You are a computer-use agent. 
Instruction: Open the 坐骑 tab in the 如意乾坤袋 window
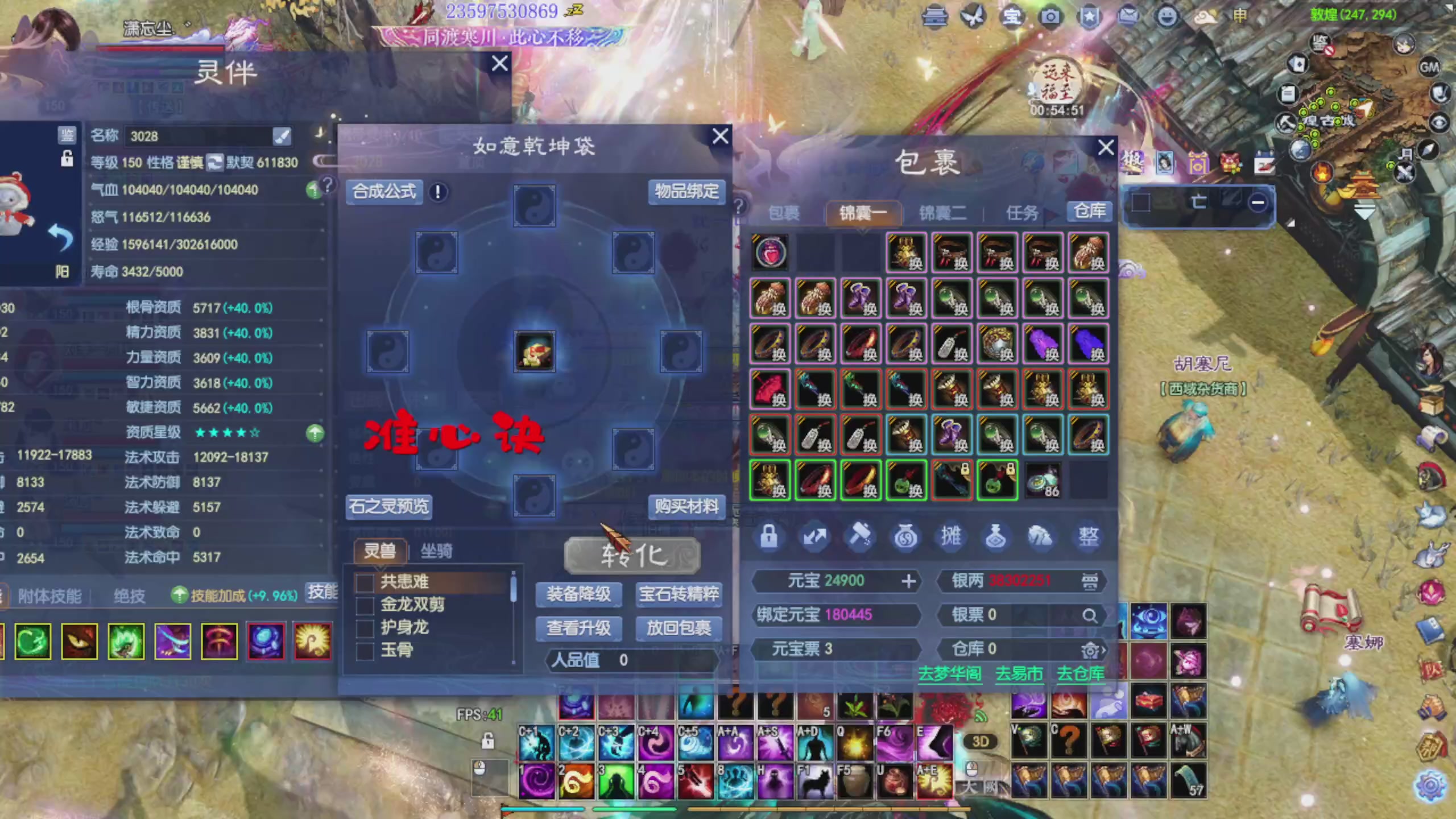435,552
